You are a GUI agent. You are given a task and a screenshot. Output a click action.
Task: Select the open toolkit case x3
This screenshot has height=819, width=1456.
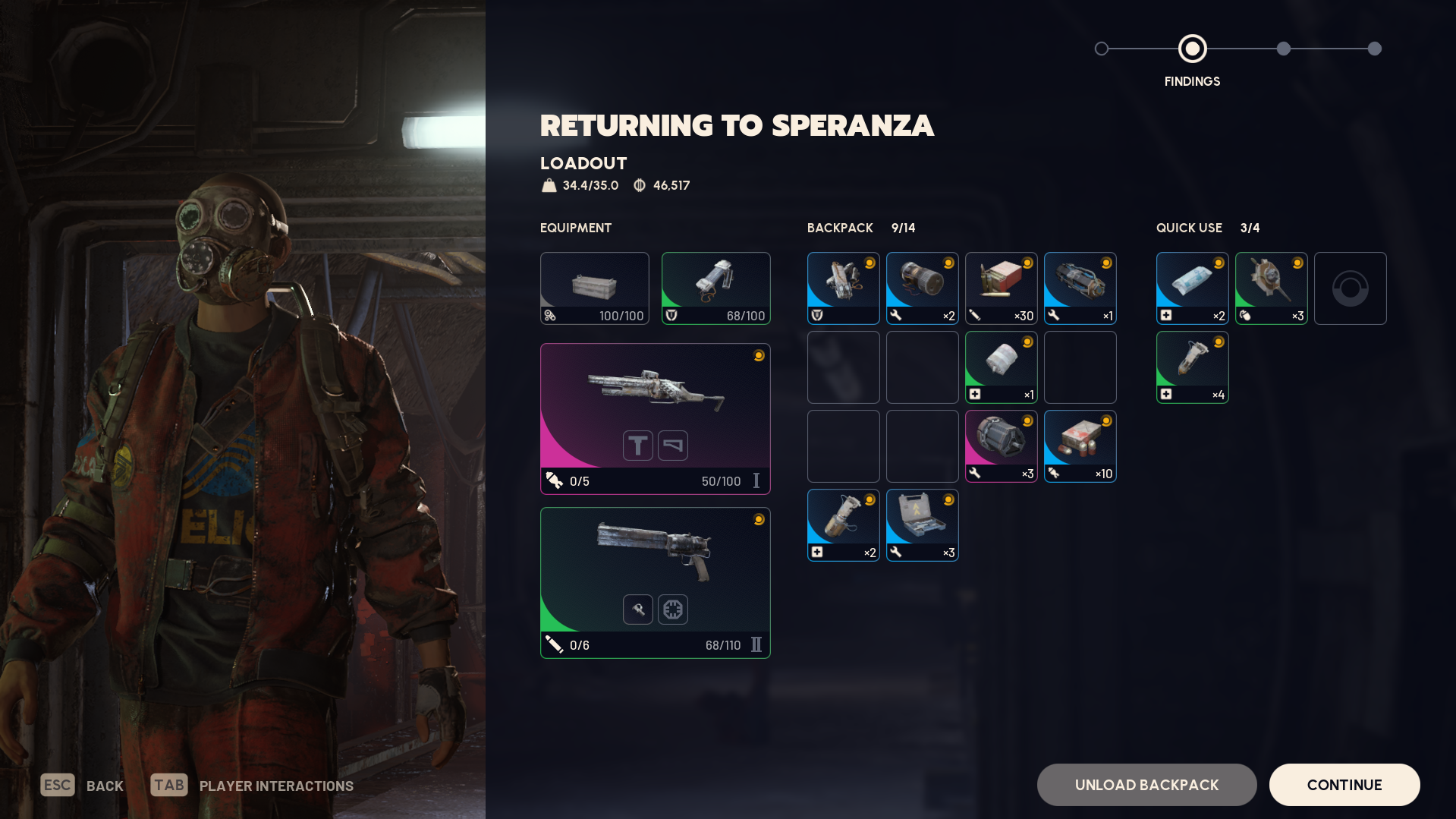pyautogui.click(x=922, y=524)
